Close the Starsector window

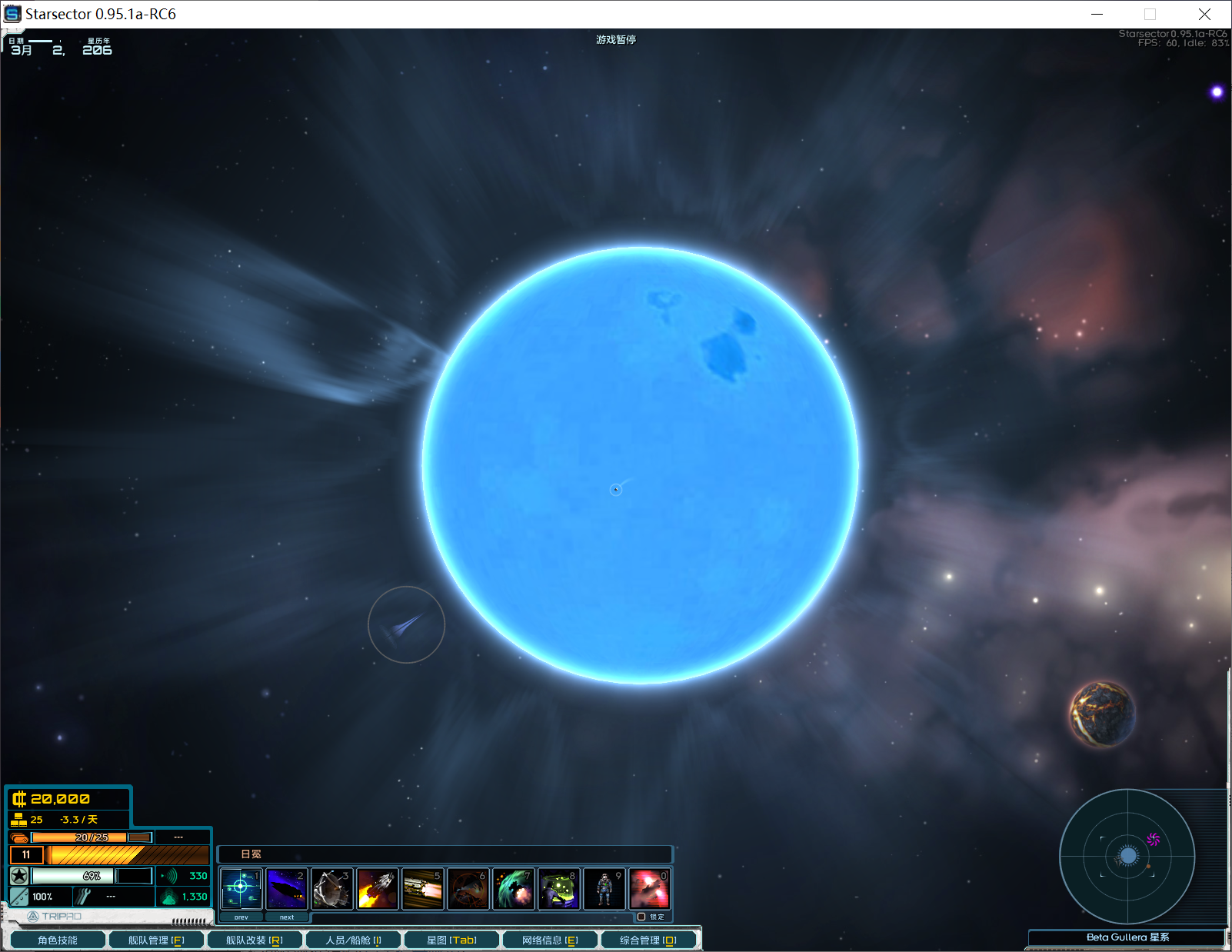1204,14
